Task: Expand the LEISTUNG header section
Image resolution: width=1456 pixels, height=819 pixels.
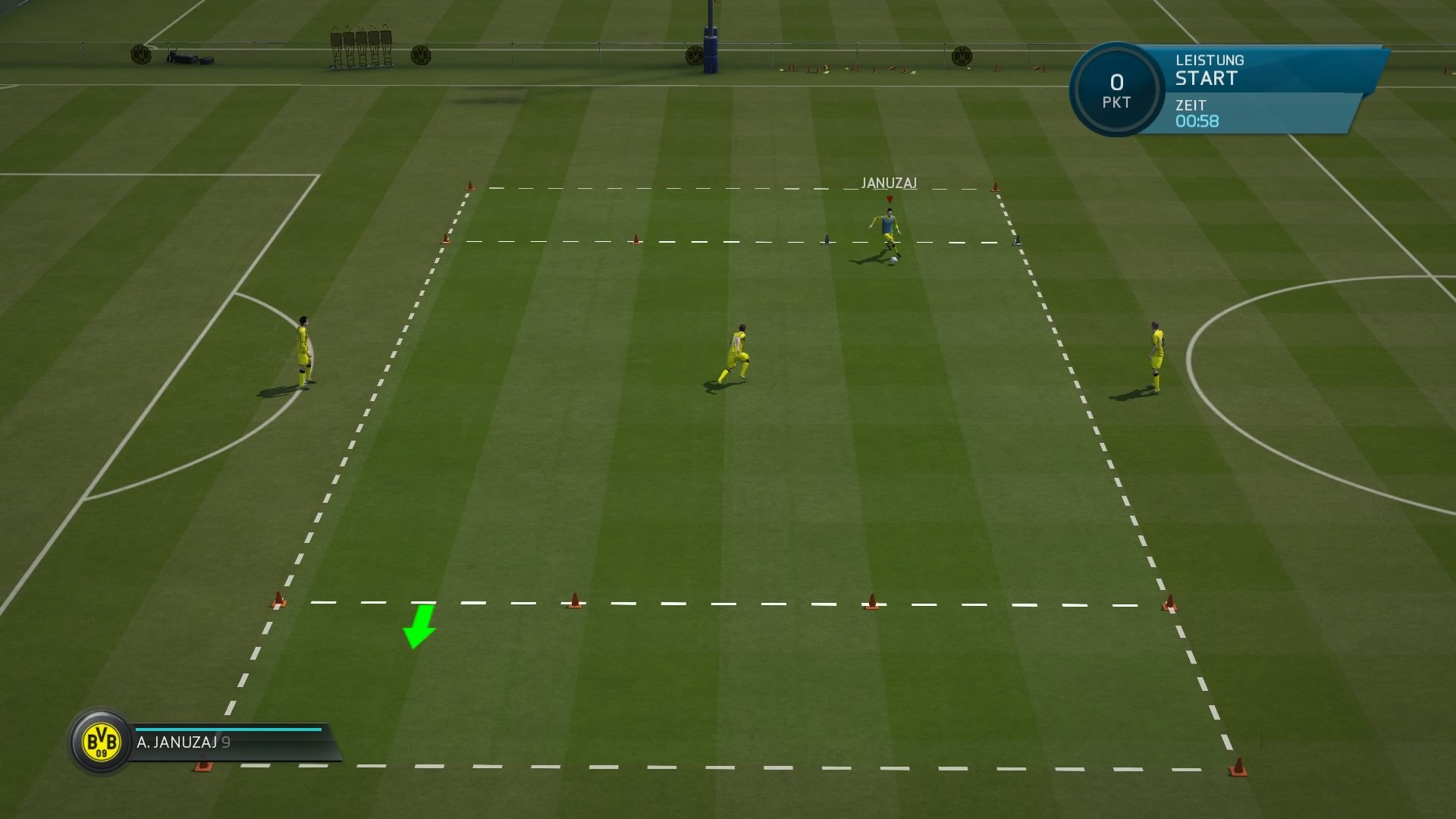Action: (x=1209, y=60)
